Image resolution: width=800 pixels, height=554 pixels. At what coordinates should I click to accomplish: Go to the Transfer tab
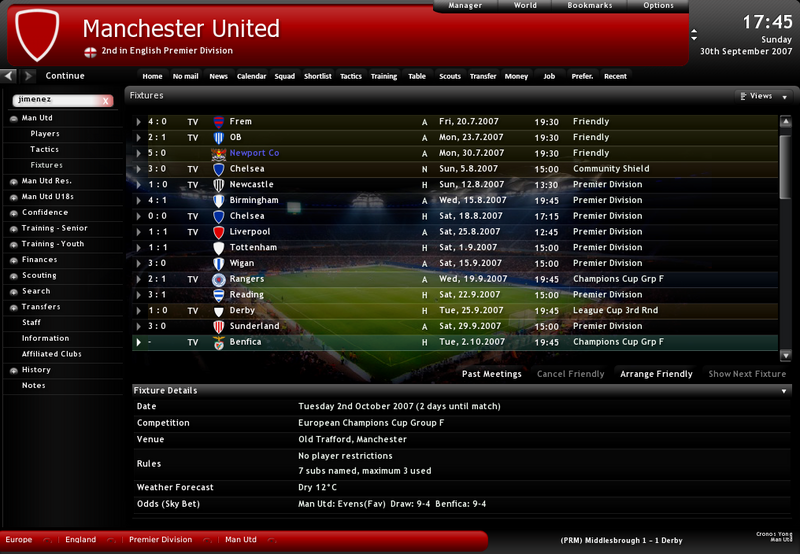[x=483, y=76]
